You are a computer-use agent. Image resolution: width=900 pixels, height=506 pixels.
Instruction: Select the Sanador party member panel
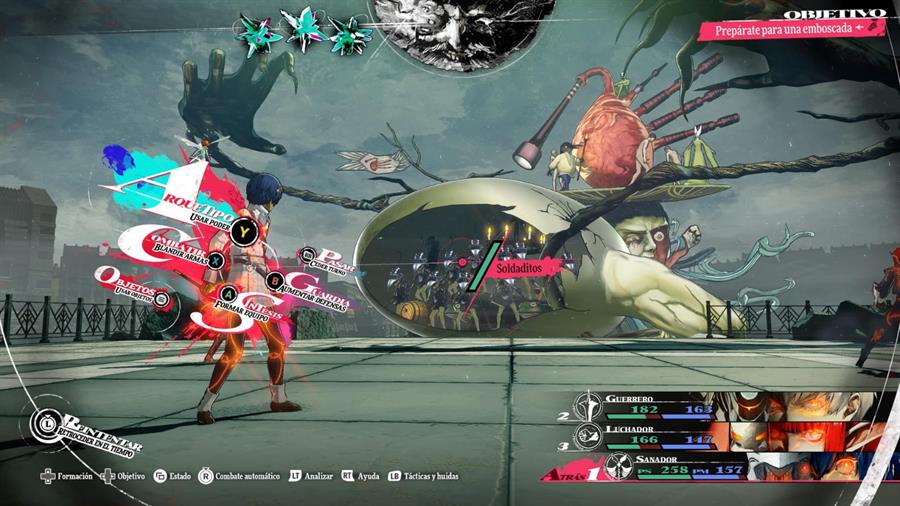[740, 467]
